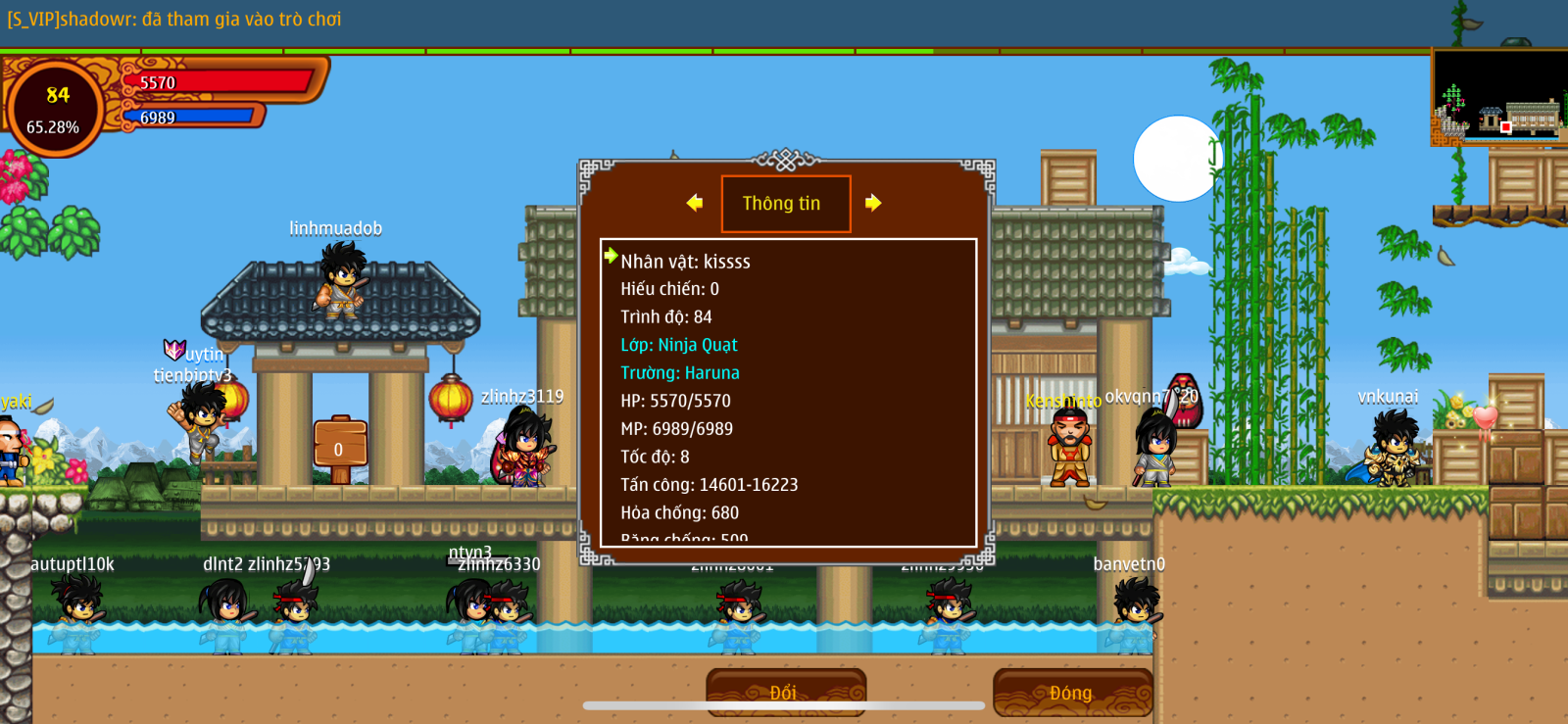Viewport: 1568px width, 724px height.
Task: Click the level 84 character portrait badge
Action: 55,107
